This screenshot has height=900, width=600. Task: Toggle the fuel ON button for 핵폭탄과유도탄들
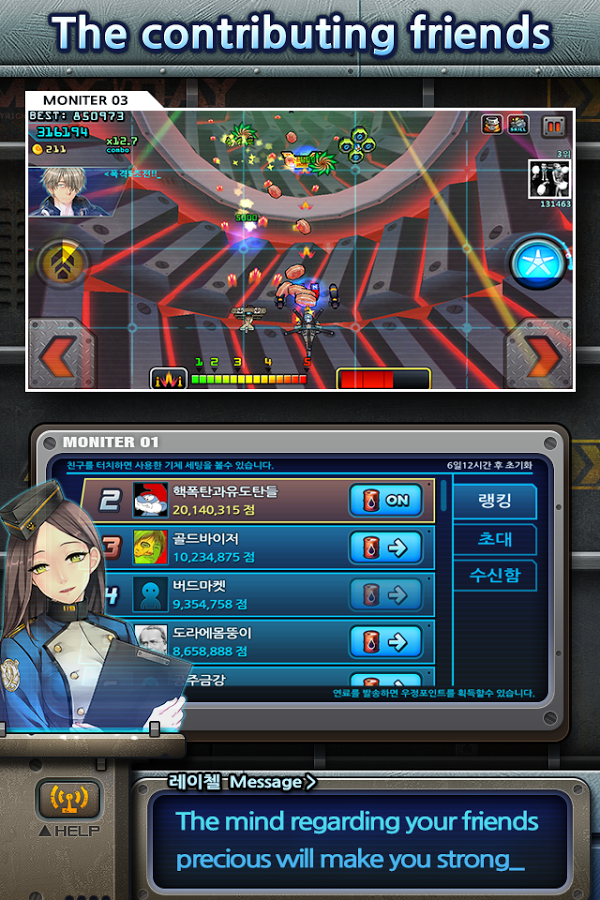click(x=386, y=500)
